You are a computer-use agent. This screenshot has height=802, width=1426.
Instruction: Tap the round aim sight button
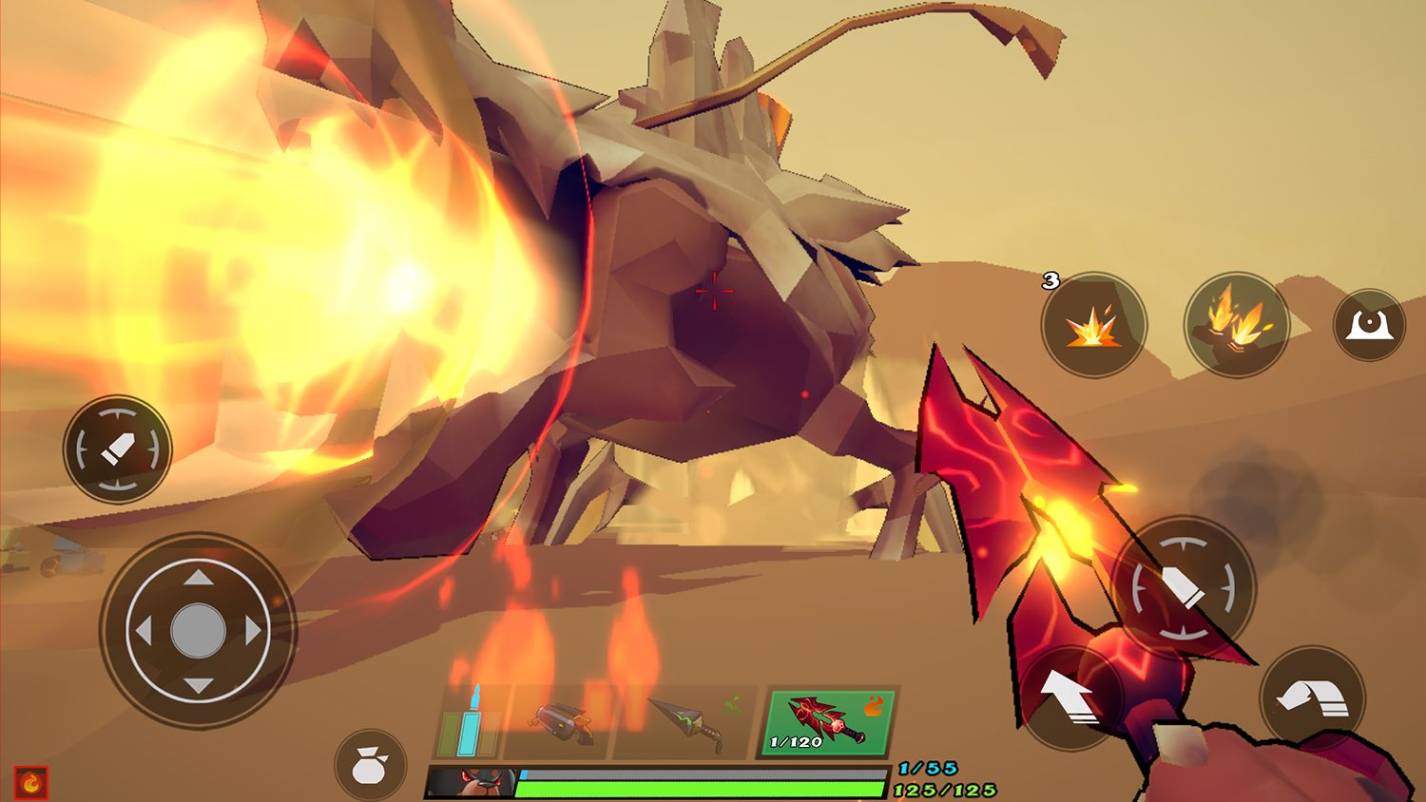pyautogui.click(x=1369, y=325)
